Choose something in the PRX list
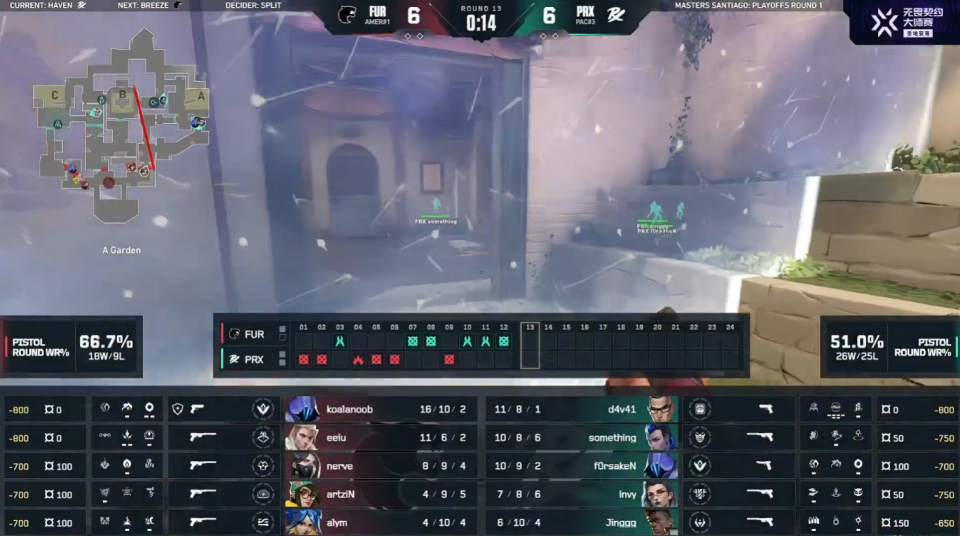Viewport: 960px width, 536px height. (580, 437)
